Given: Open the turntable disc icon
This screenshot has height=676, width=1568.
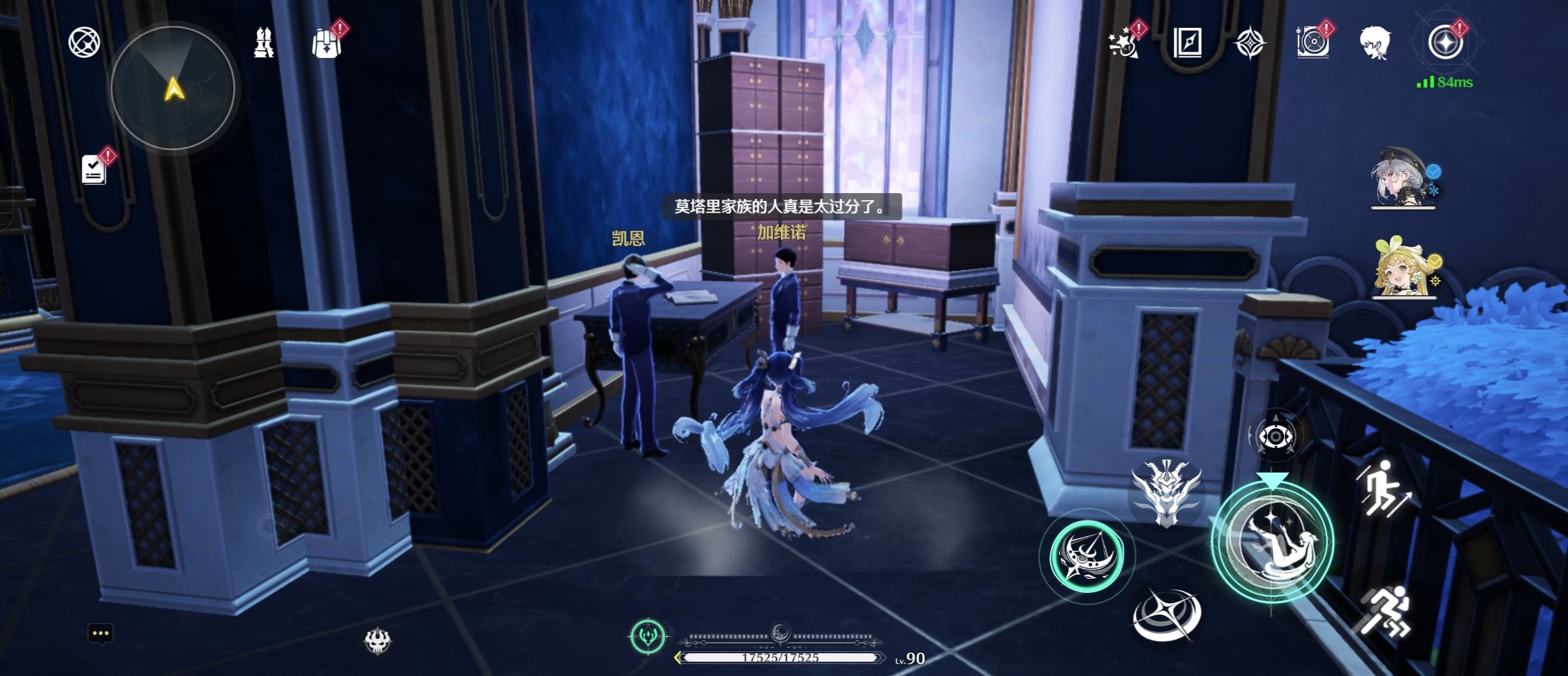Looking at the screenshot, I should coord(1312,43).
